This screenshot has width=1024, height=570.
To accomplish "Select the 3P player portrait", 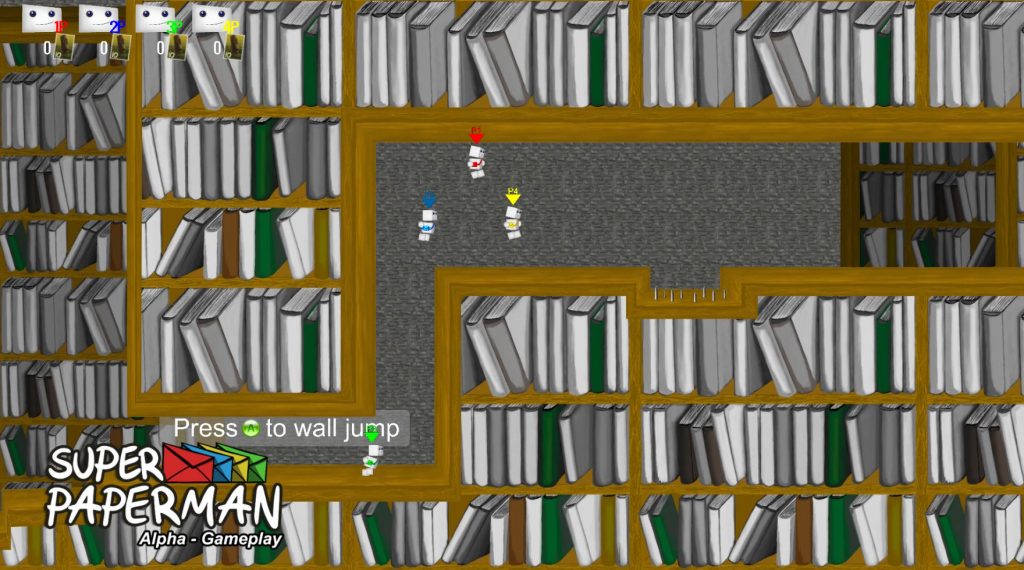I will [x=155, y=17].
